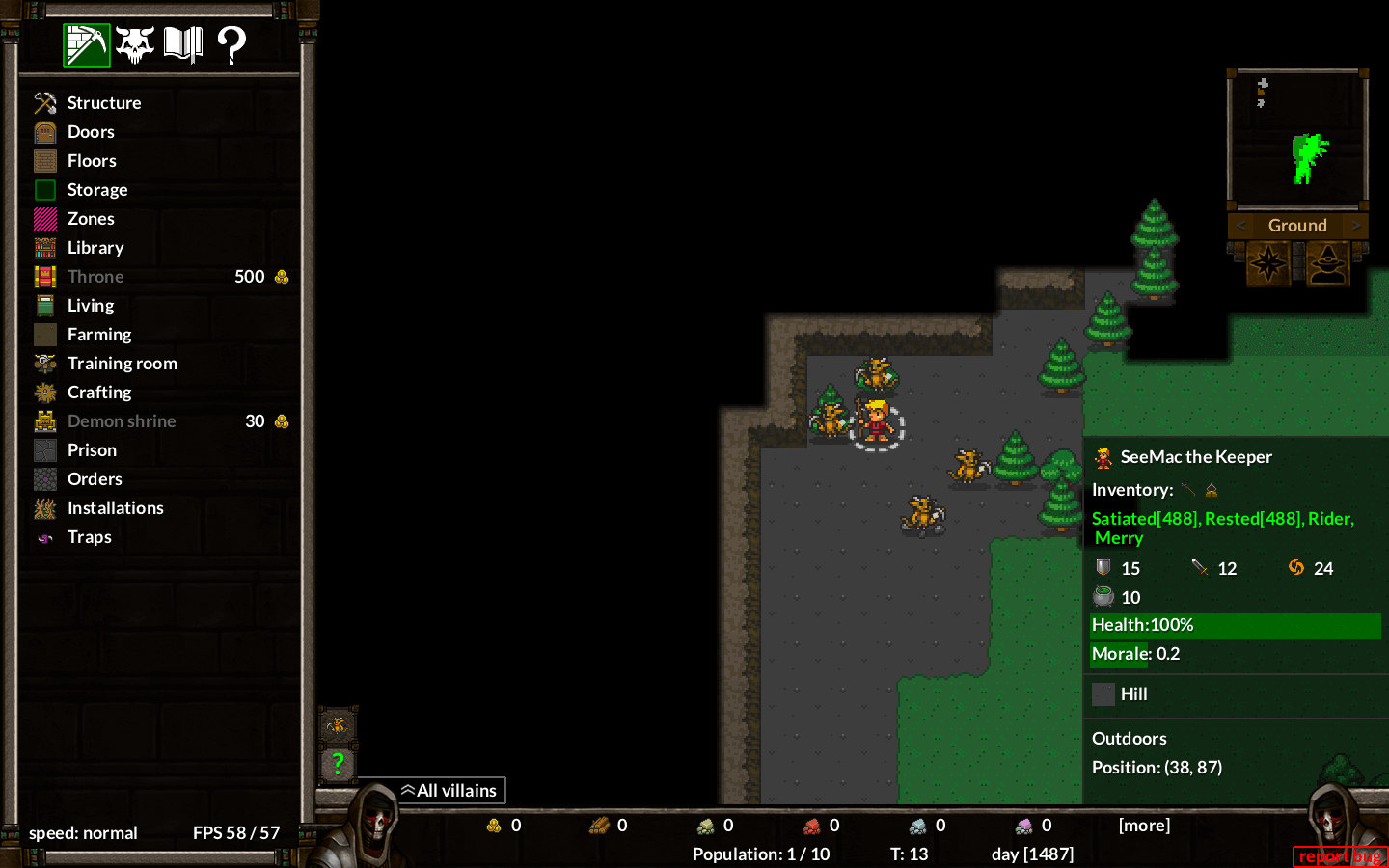The height and width of the screenshot is (868, 1389).
Task: Expand the All villains list
Action: tap(449, 791)
